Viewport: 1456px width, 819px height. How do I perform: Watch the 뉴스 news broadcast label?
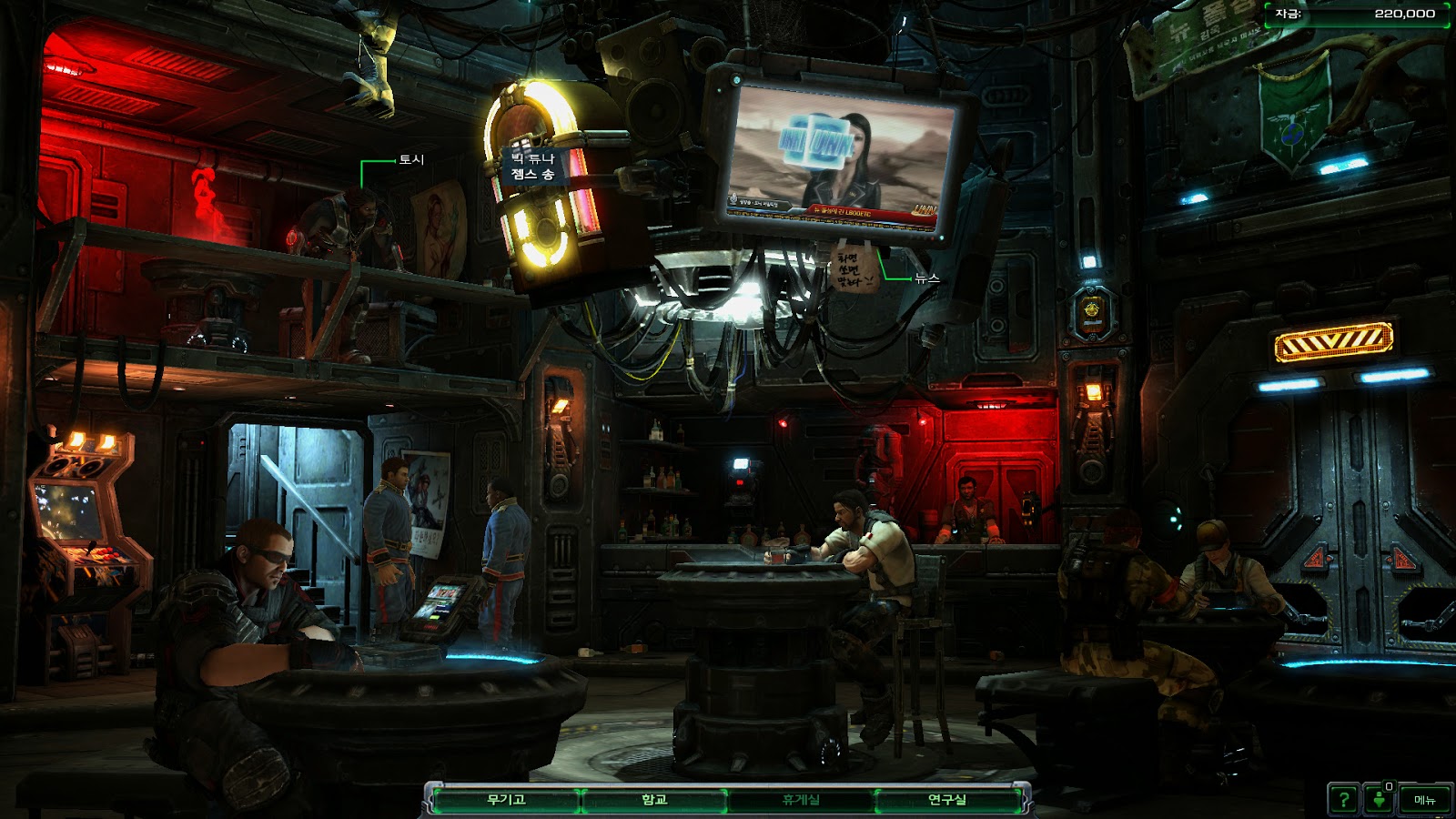[x=926, y=278]
